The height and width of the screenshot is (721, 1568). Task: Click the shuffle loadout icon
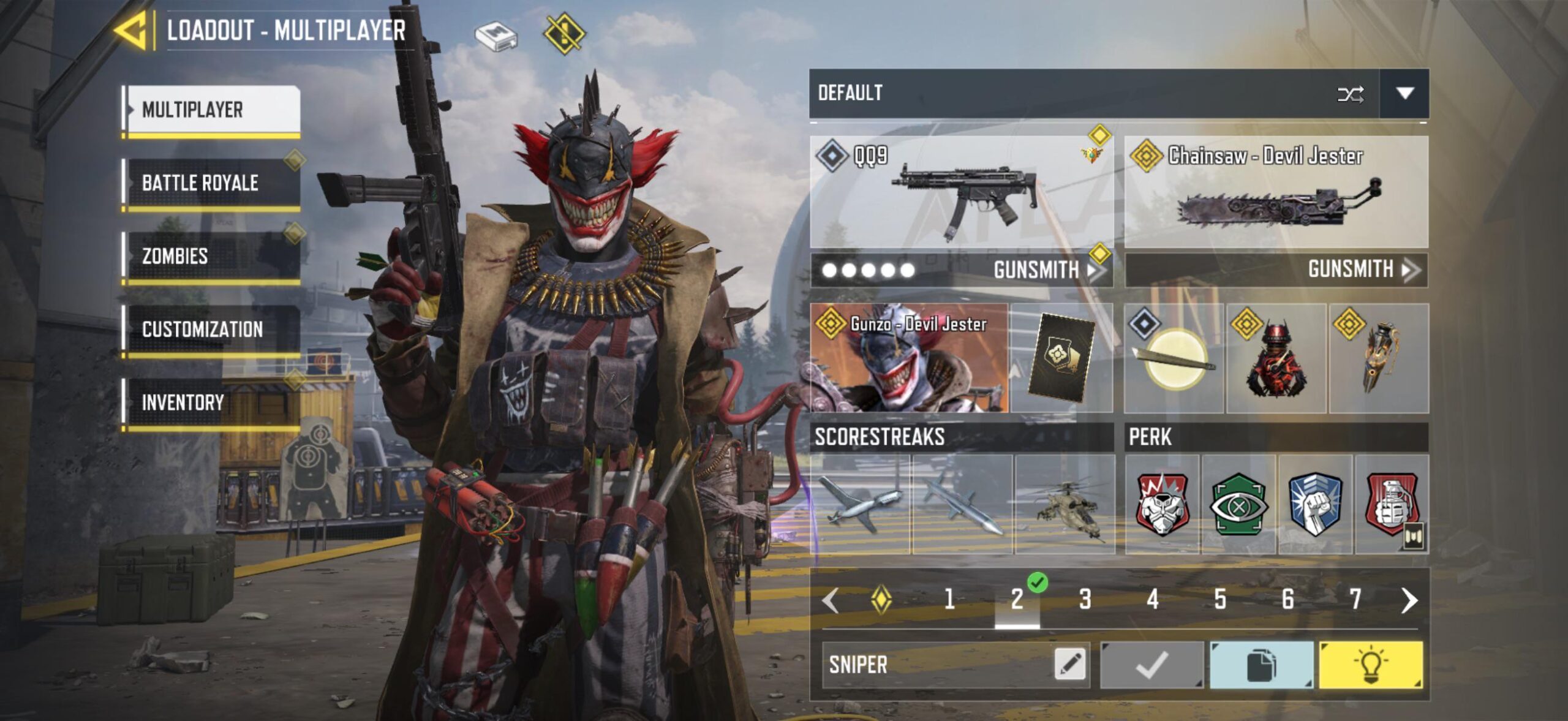[x=1350, y=94]
